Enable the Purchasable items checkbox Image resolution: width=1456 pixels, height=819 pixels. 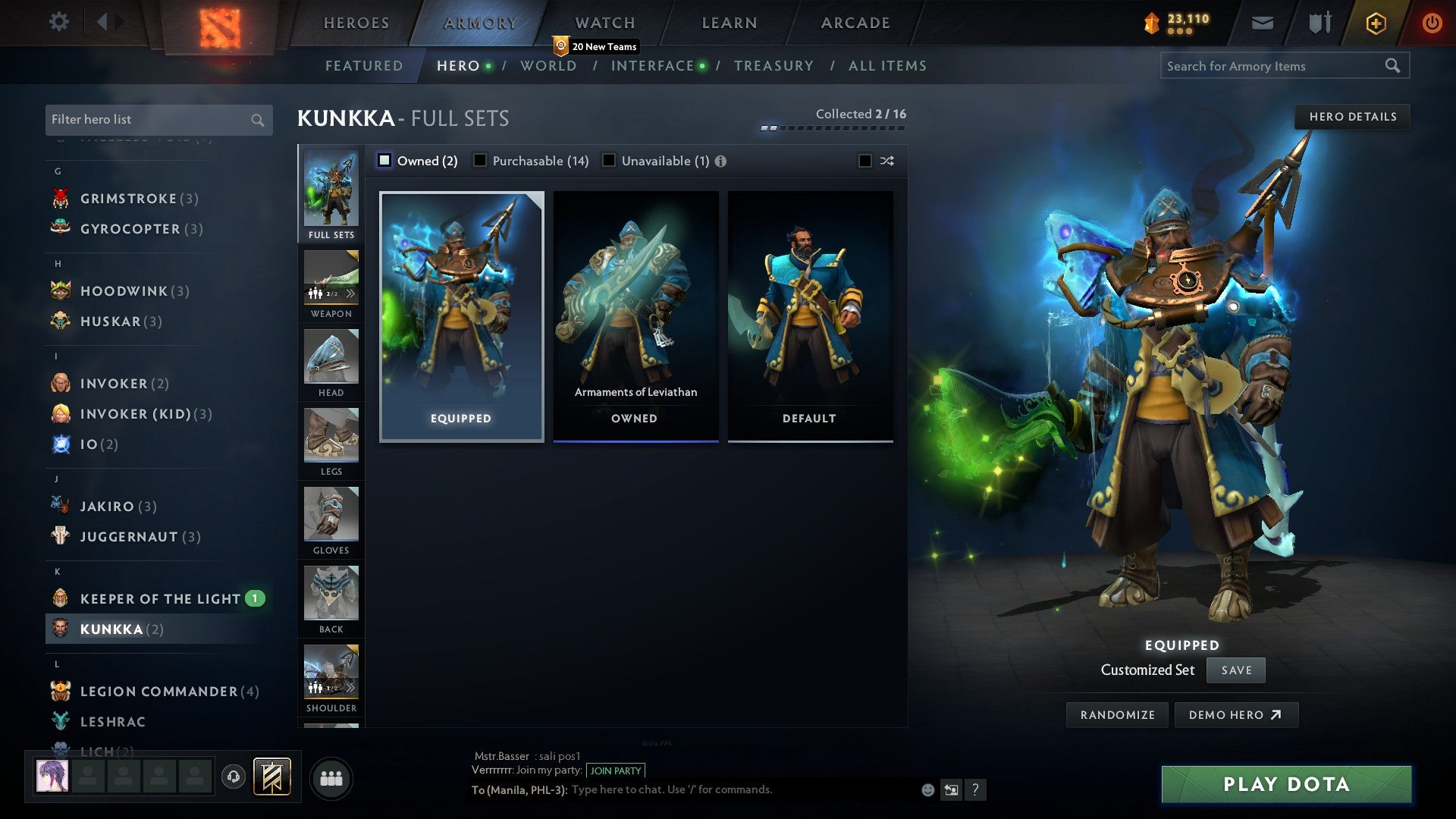point(479,160)
